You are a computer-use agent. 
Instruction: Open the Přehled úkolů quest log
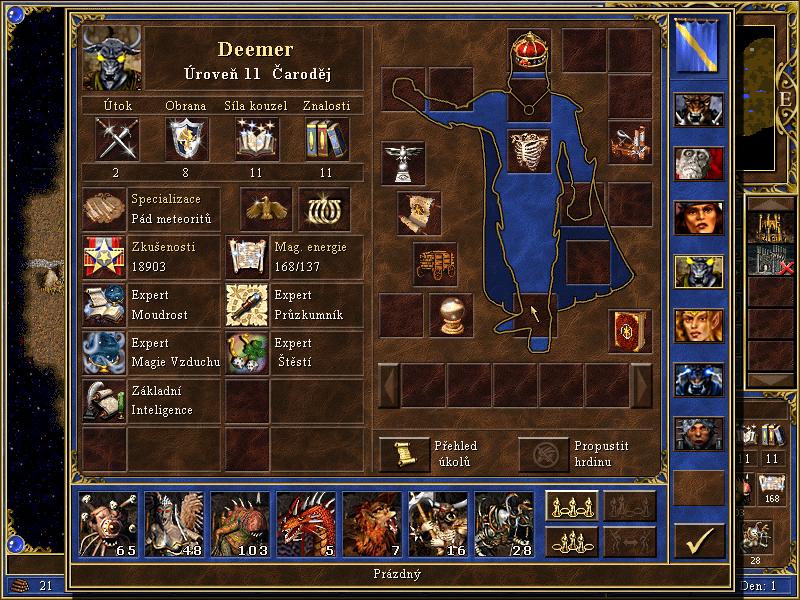click(402, 453)
